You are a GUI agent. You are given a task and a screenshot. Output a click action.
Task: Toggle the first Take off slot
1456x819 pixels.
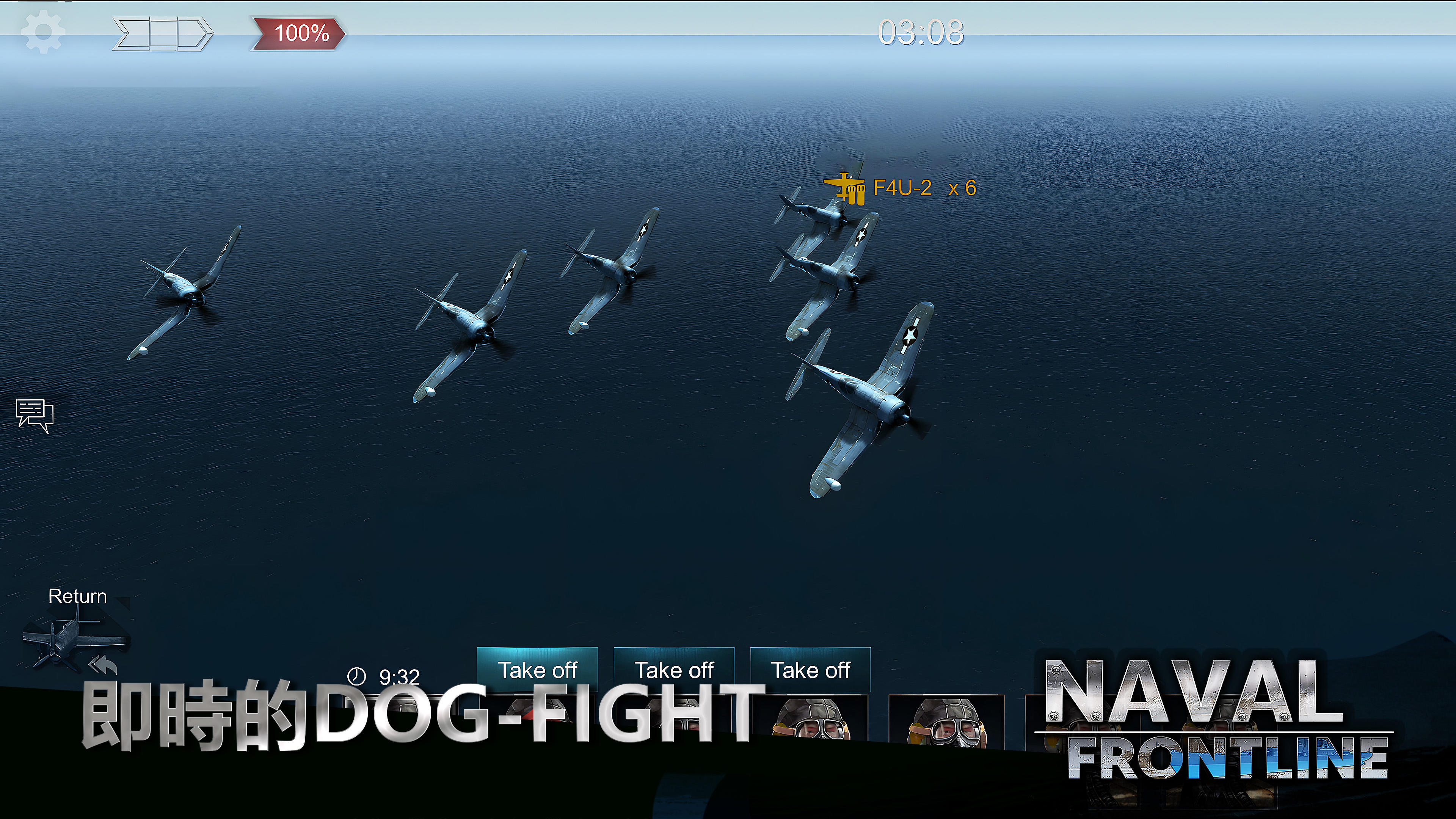[538, 670]
